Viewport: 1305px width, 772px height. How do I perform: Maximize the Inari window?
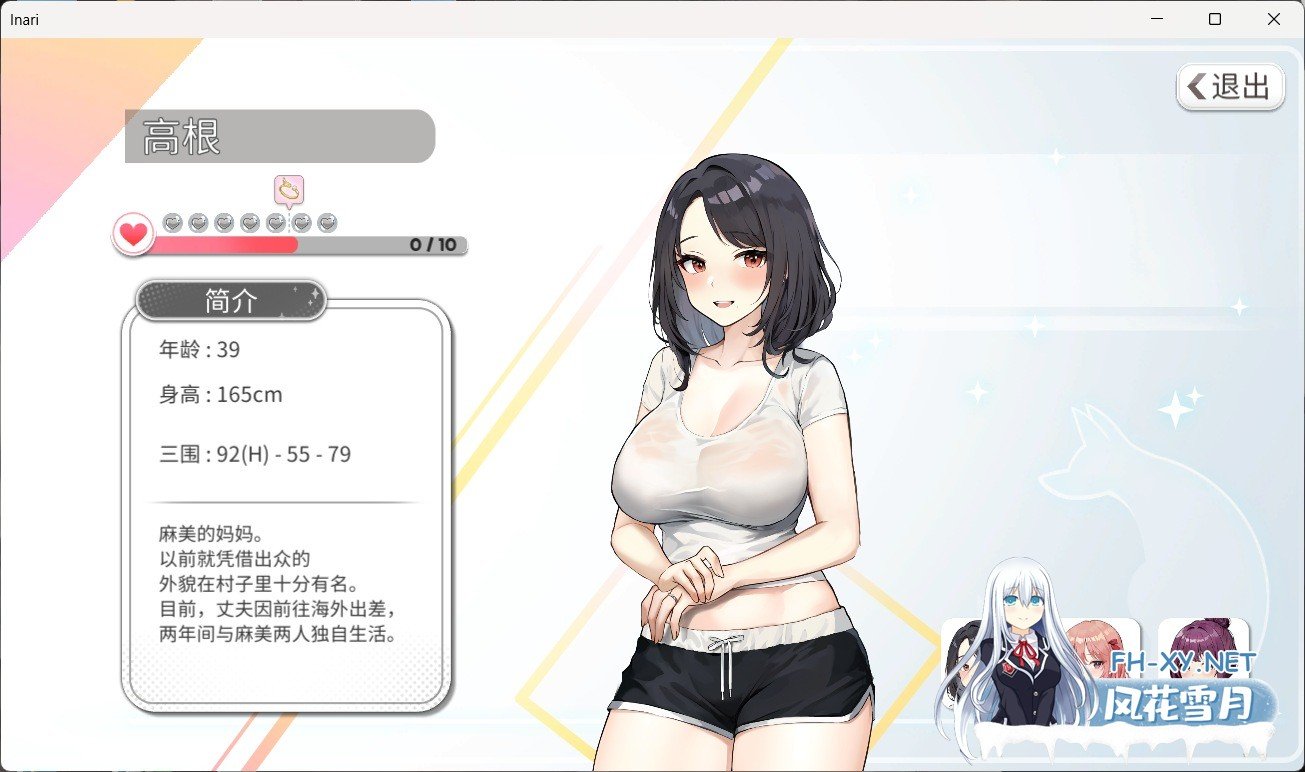tap(1214, 19)
